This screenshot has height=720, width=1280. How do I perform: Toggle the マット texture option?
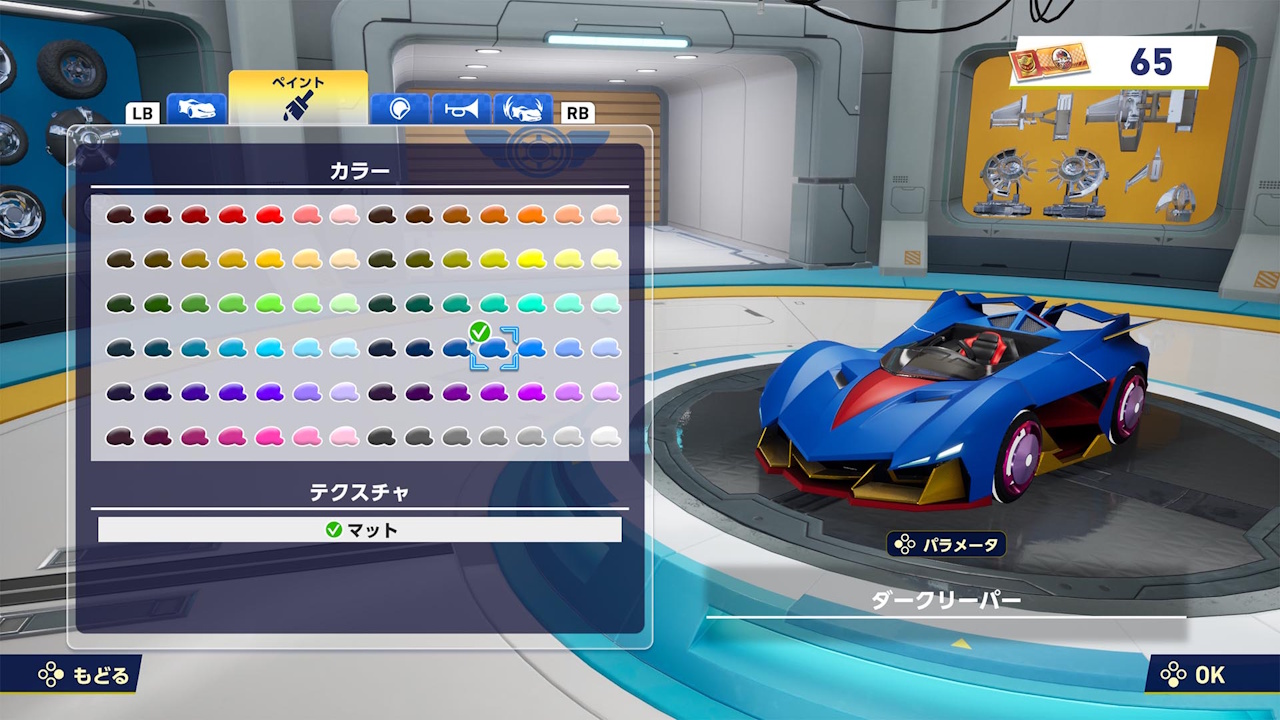(x=357, y=531)
